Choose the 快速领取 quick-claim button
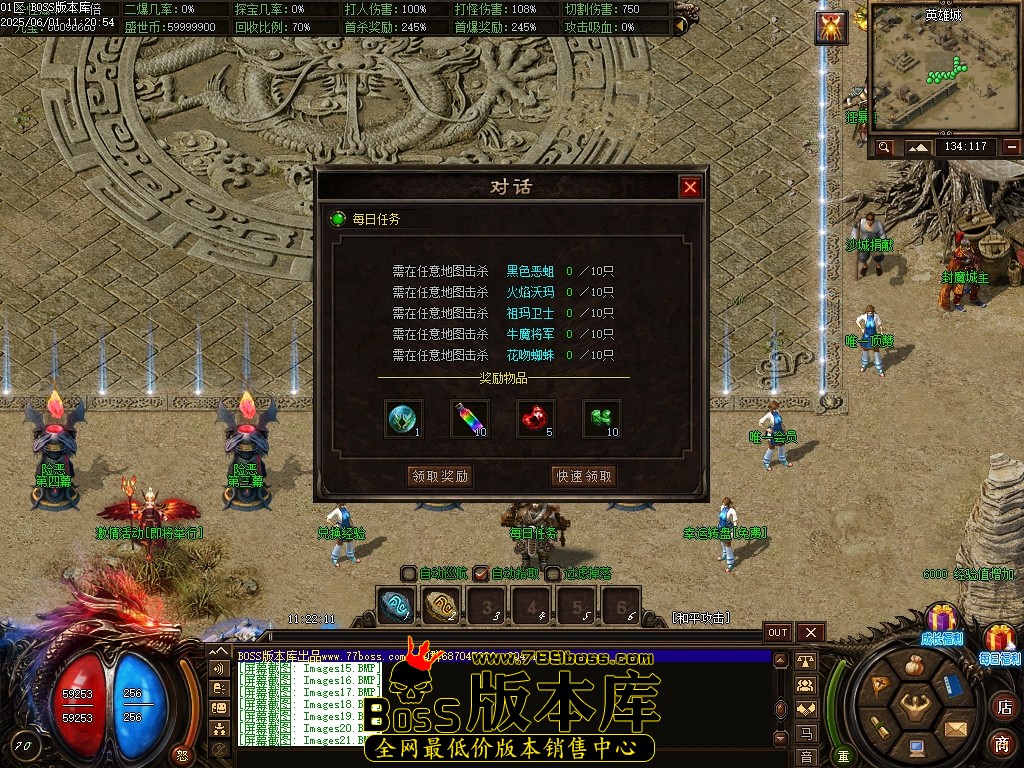Image resolution: width=1024 pixels, height=768 pixels. point(584,476)
